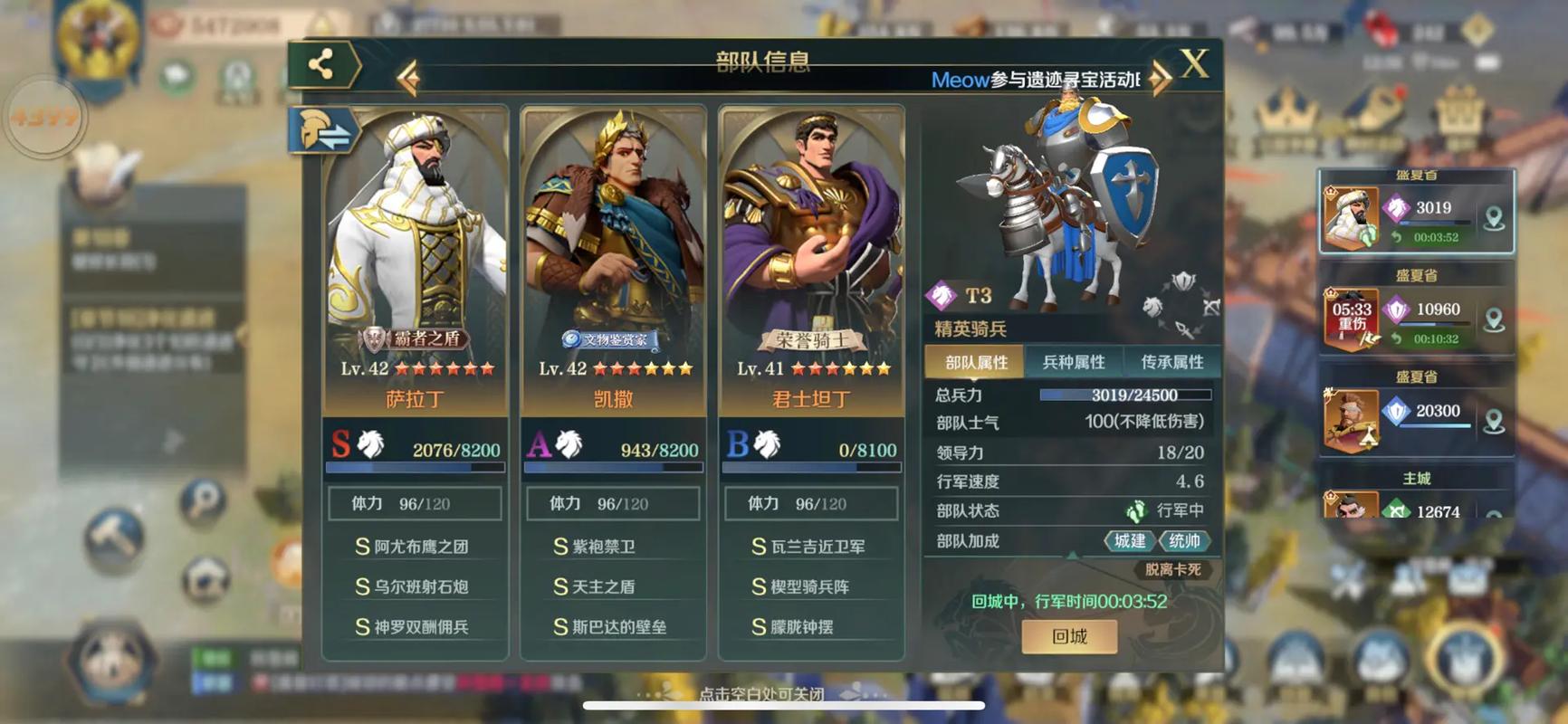
Task: Click the share icon on the troop info panel
Action: tap(319, 65)
